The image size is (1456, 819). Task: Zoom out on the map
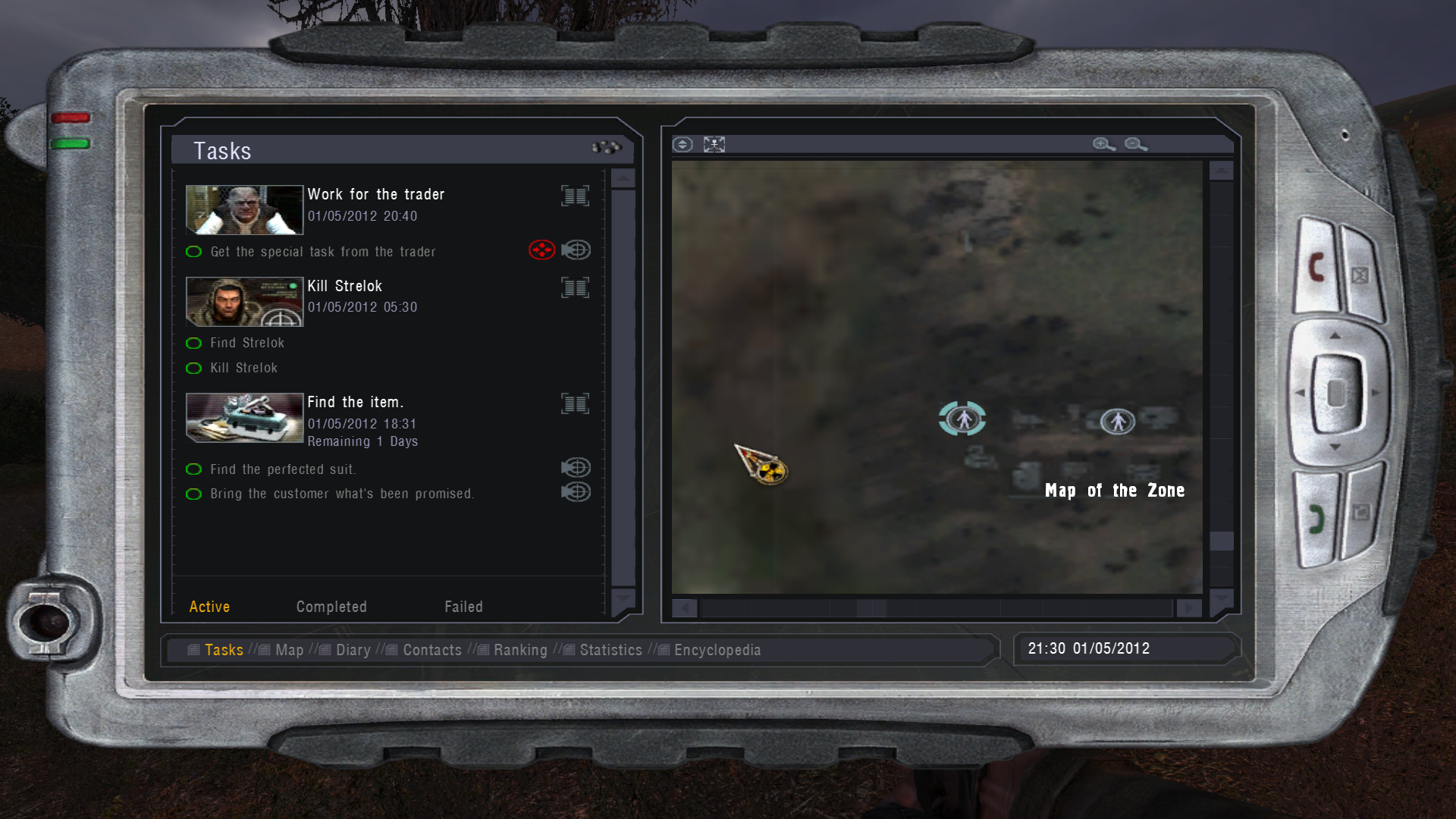(x=1135, y=144)
